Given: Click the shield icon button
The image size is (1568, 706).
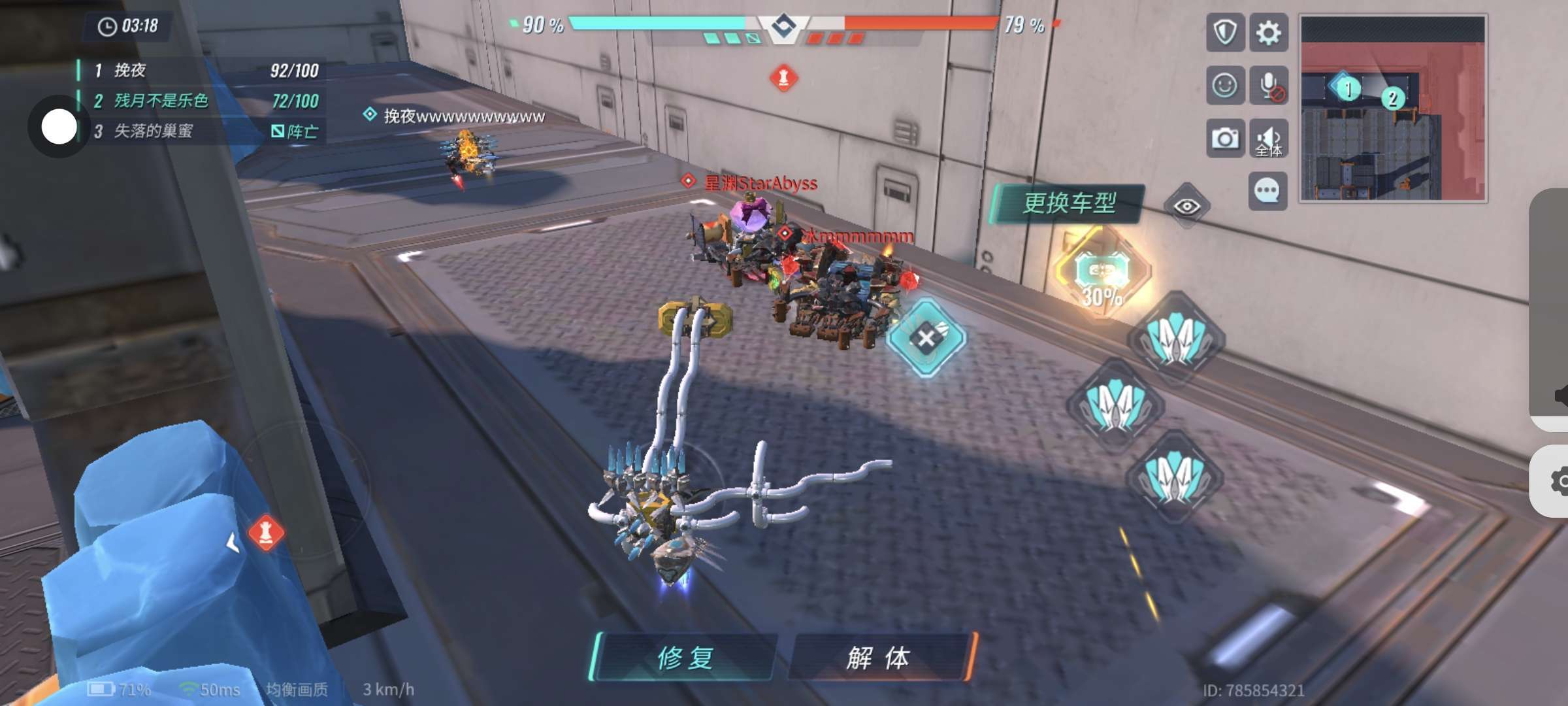Looking at the screenshot, I should [x=1224, y=33].
